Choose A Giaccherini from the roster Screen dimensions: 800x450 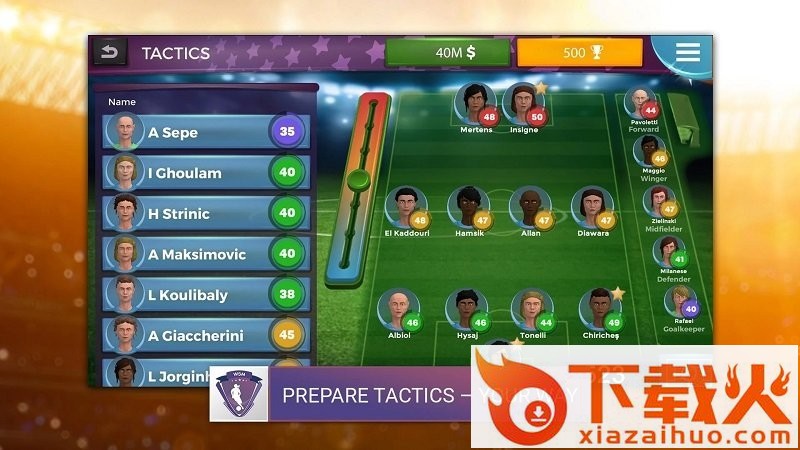pyautogui.click(x=205, y=336)
